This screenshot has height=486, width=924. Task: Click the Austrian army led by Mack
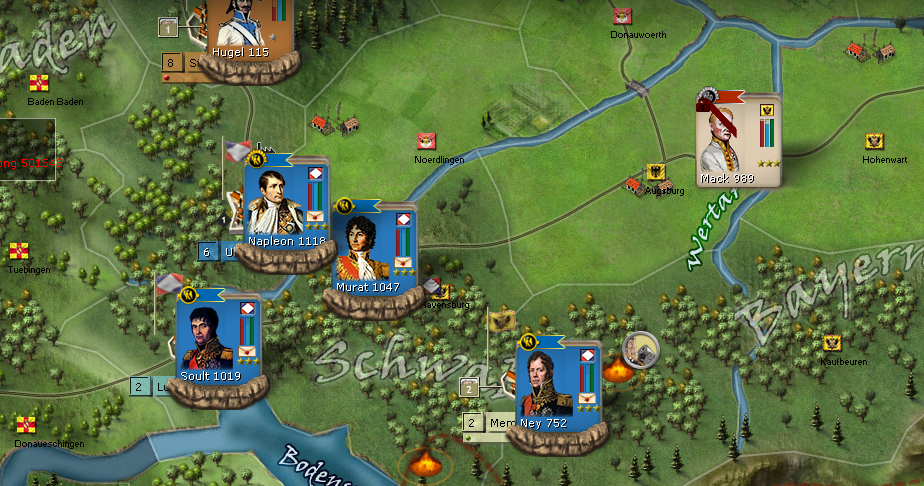[736, 142]
